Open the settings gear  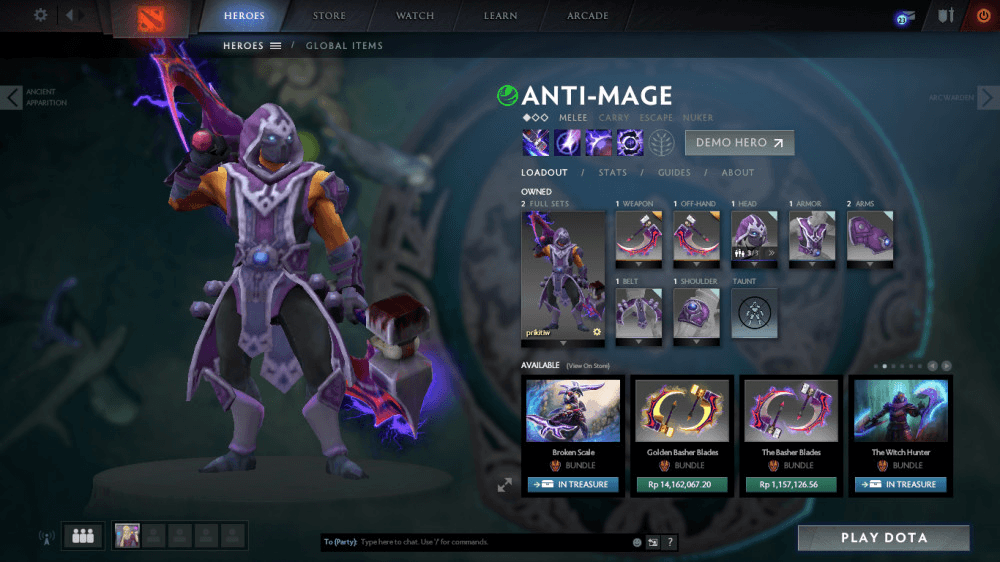coord(41,15)
